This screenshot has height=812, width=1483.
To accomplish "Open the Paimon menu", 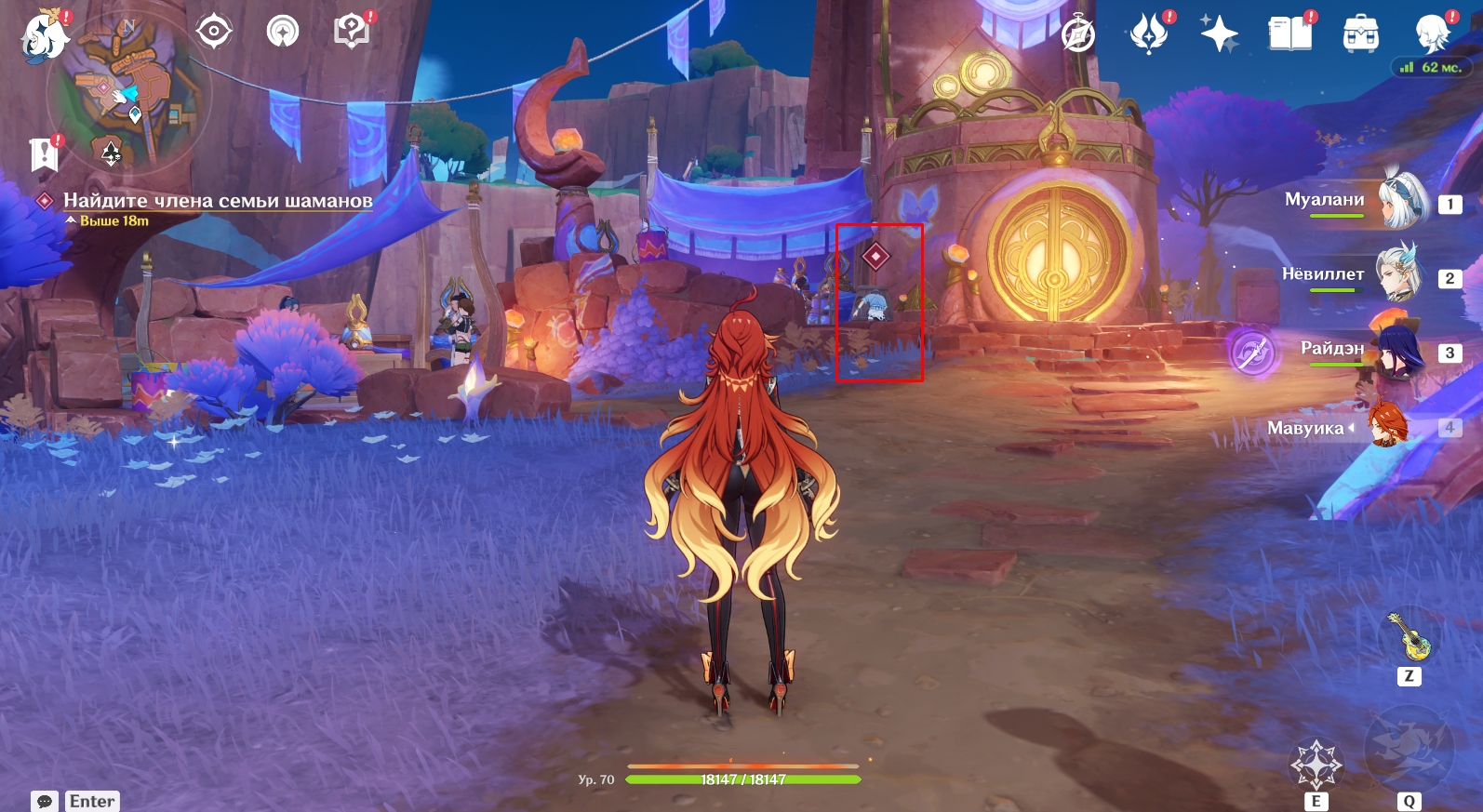I will point(44,35).
